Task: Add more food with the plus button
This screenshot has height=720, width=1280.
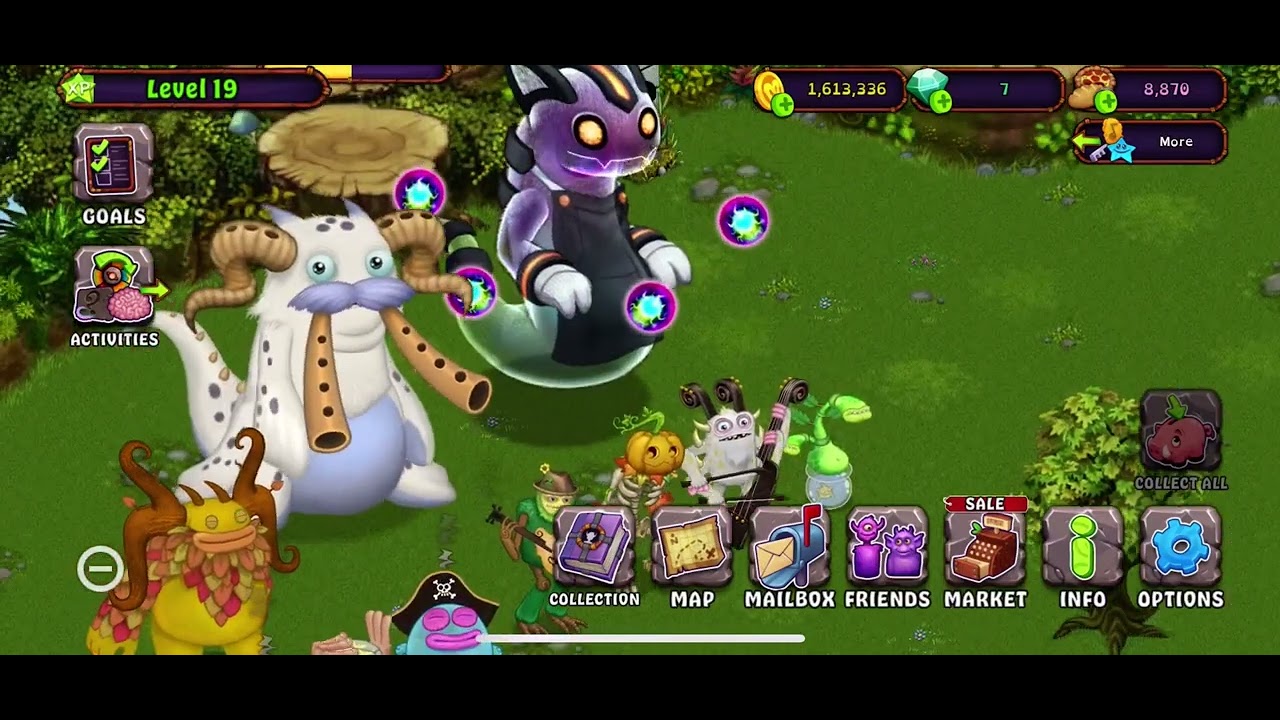Action: pyautogui.click(x=1105, y=102)
